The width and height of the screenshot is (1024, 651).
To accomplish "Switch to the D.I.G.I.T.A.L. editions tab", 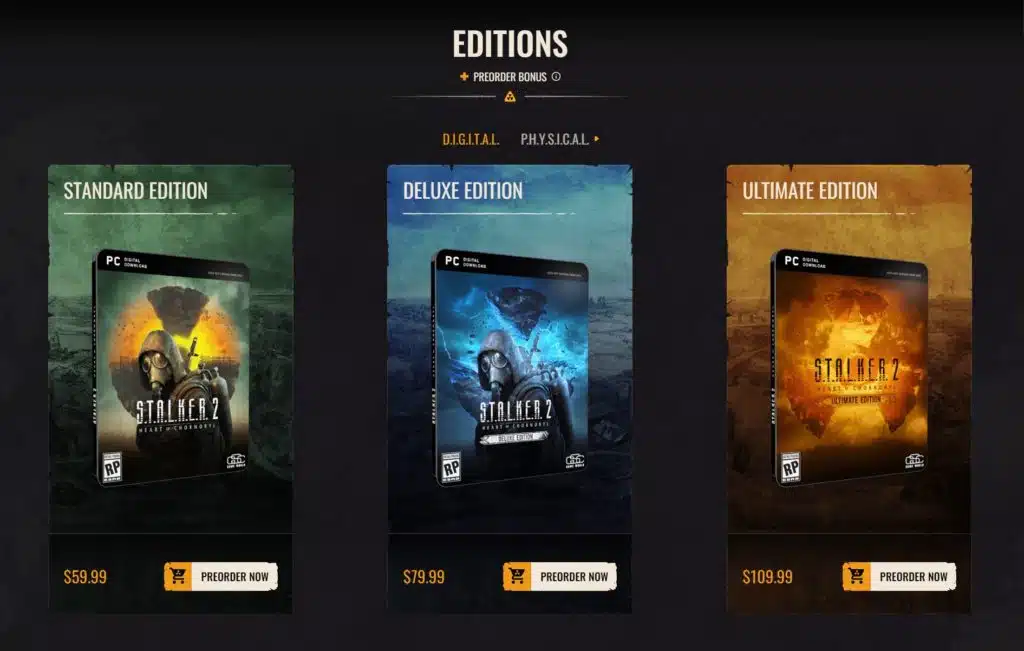I will pos(470,139).
